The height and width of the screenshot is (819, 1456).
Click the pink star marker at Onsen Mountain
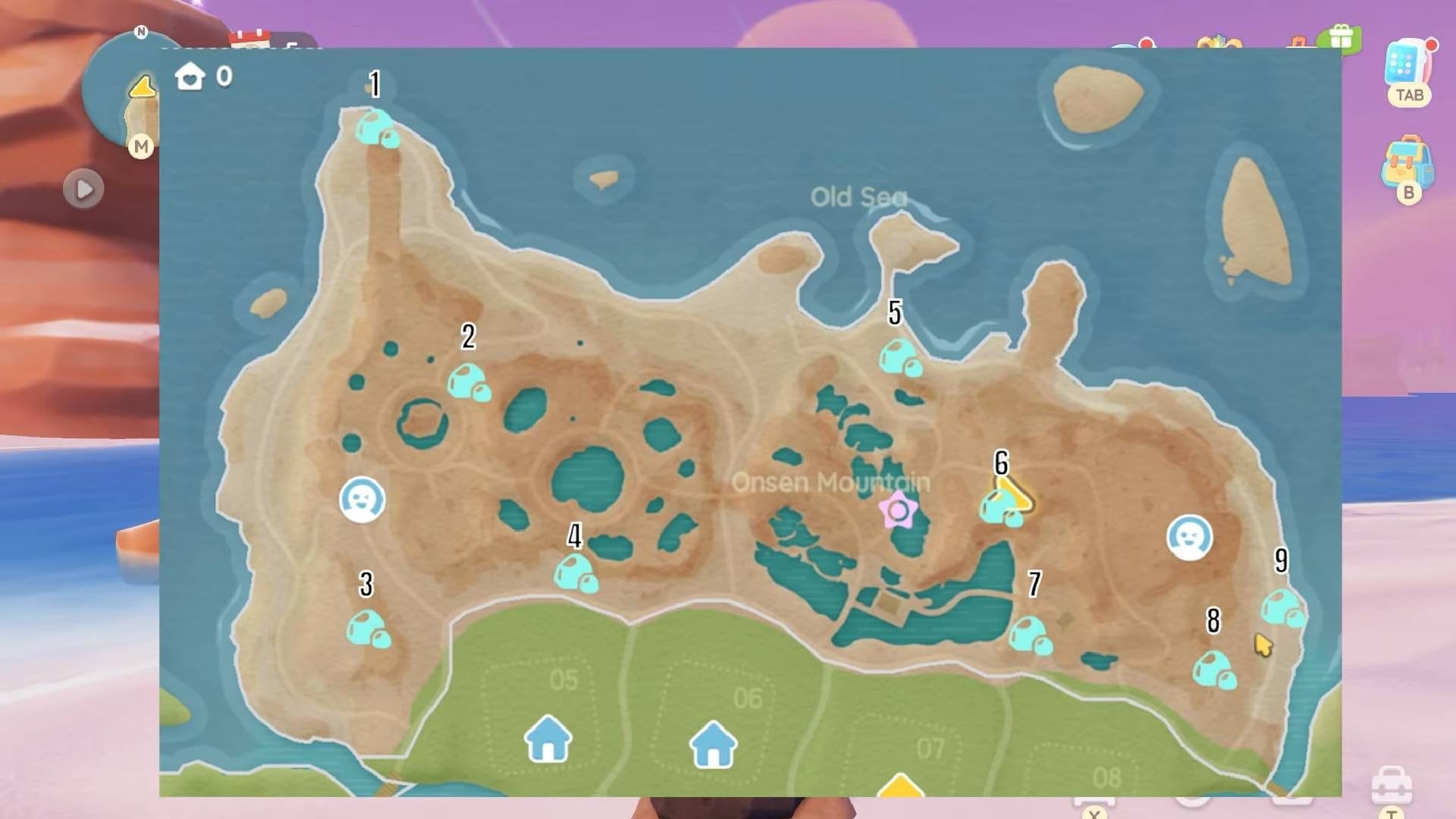point(898,510)
